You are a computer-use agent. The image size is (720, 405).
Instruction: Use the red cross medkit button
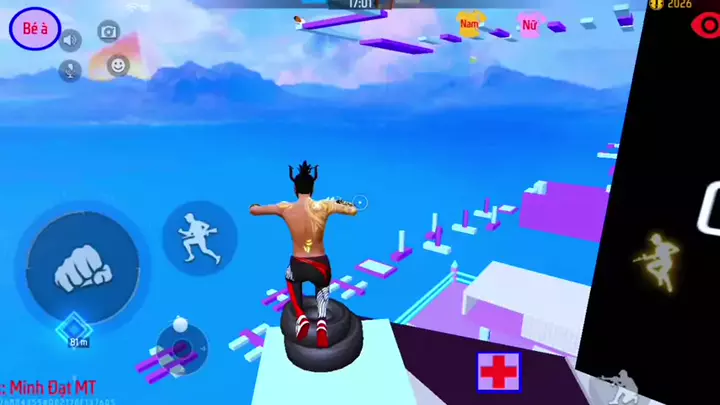(x=497, y=370)
